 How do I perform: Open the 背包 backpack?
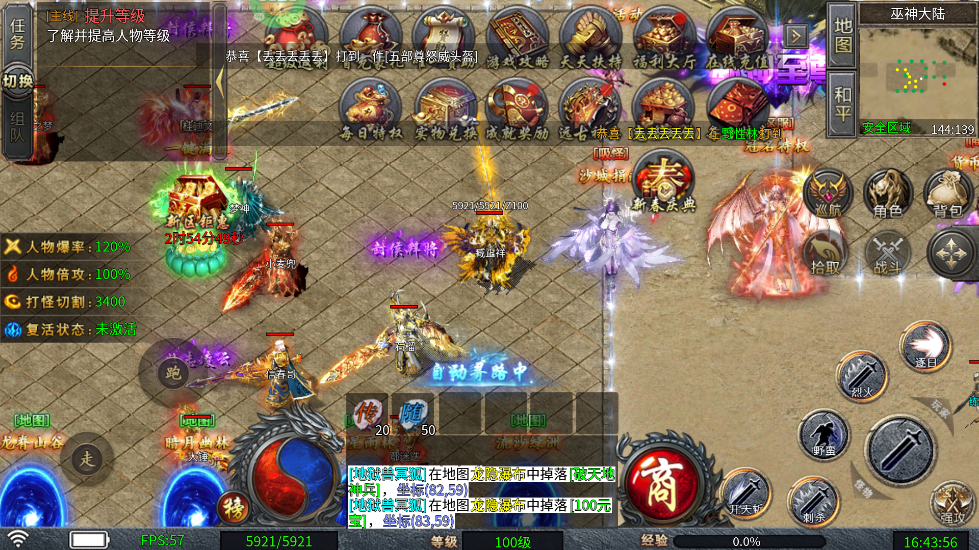pyautogui.click(x=947, y=193)
